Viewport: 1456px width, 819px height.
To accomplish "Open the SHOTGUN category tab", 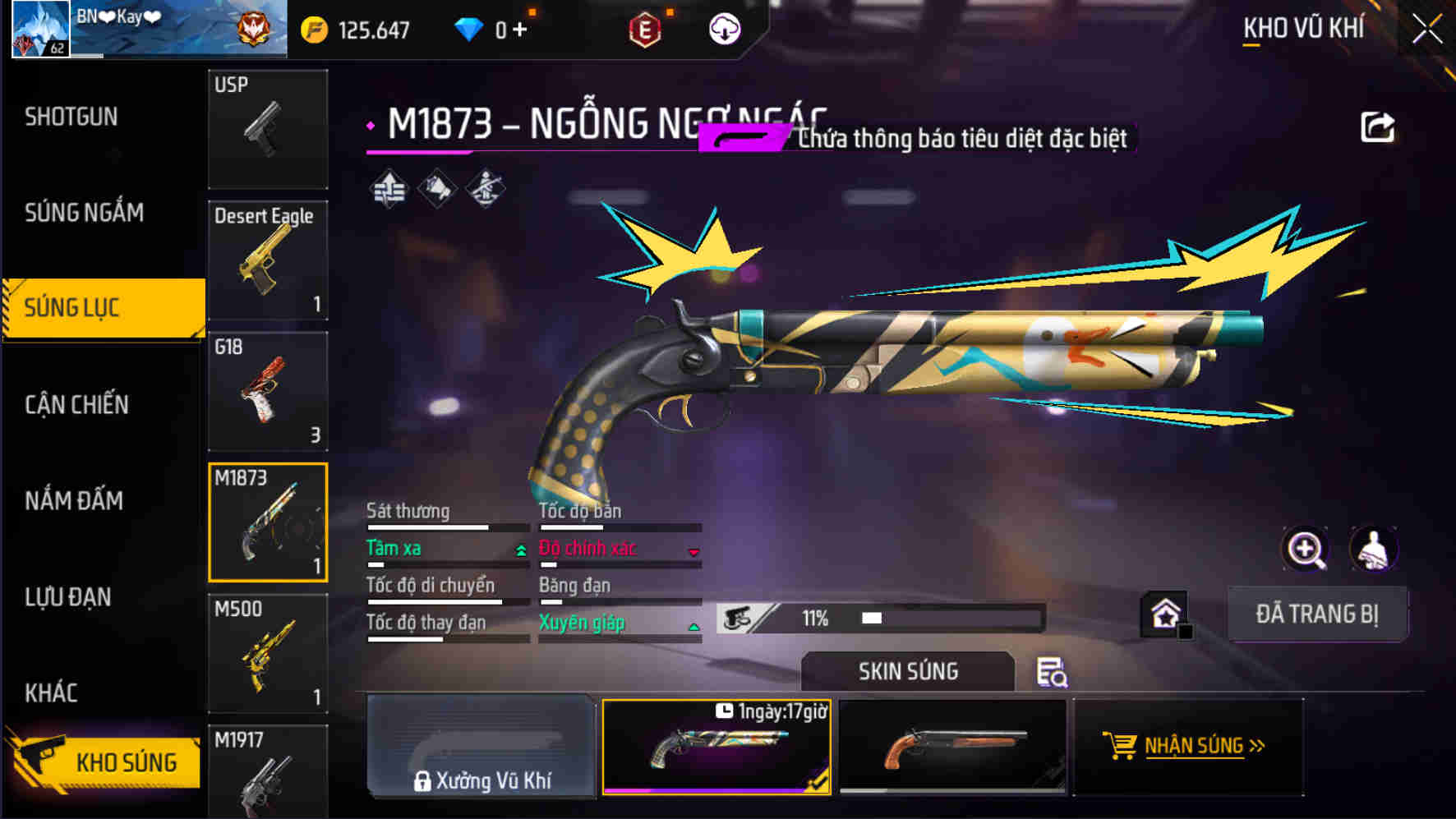I will 71,117.
